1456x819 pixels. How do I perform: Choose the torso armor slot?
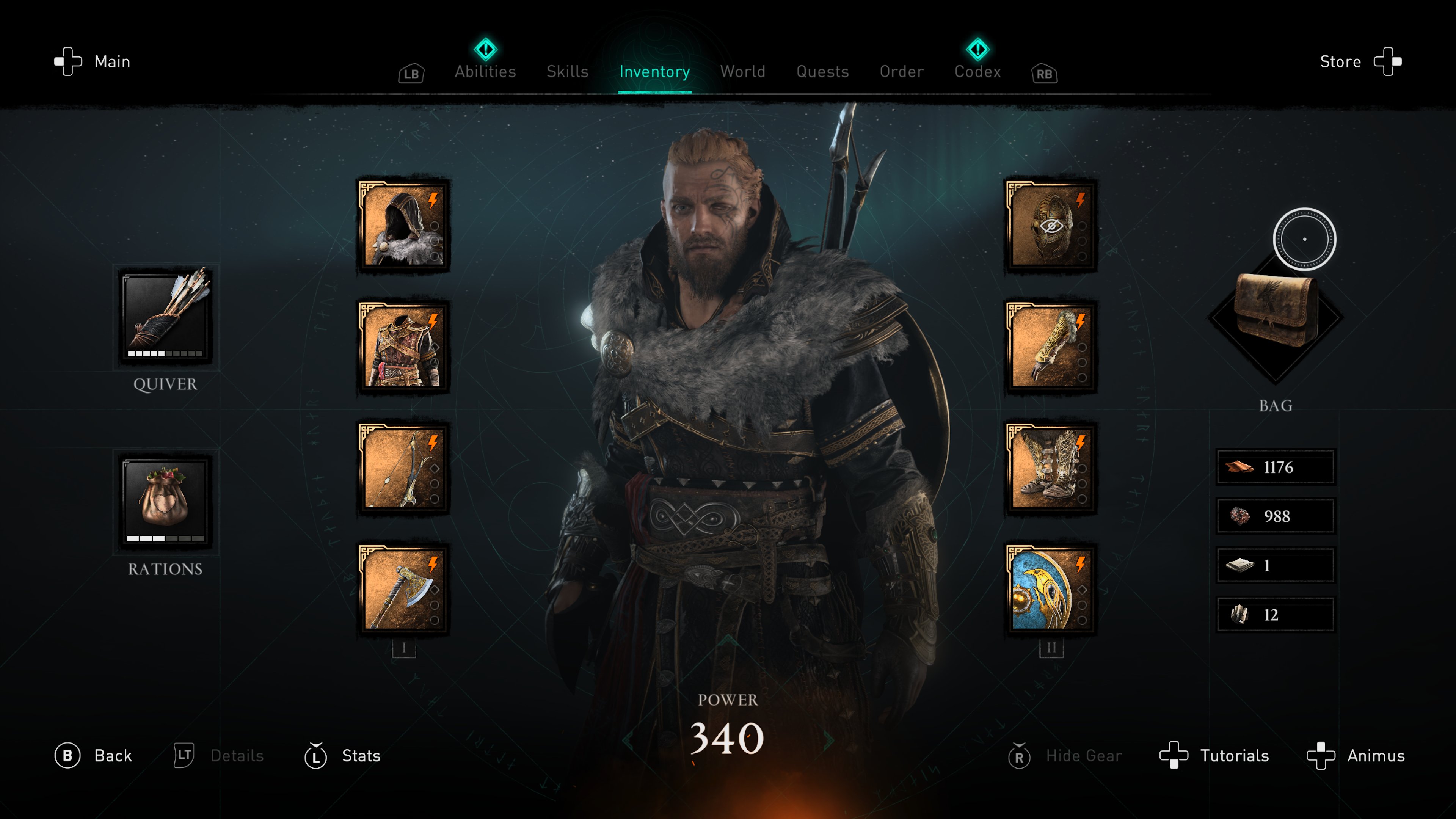pyautogui.click(x=403, y=347)
